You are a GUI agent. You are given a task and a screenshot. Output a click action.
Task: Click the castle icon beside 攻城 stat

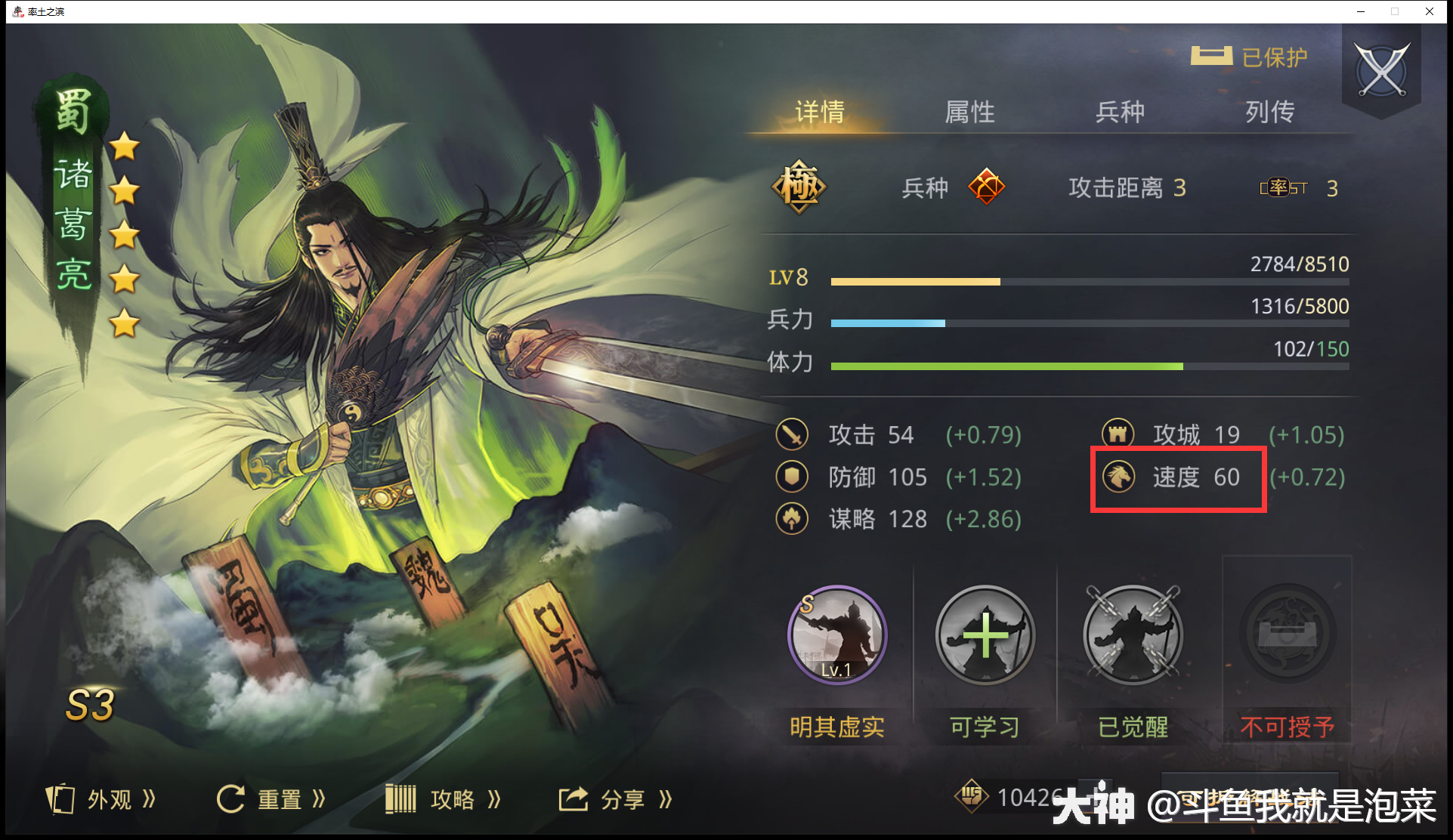1118,434
